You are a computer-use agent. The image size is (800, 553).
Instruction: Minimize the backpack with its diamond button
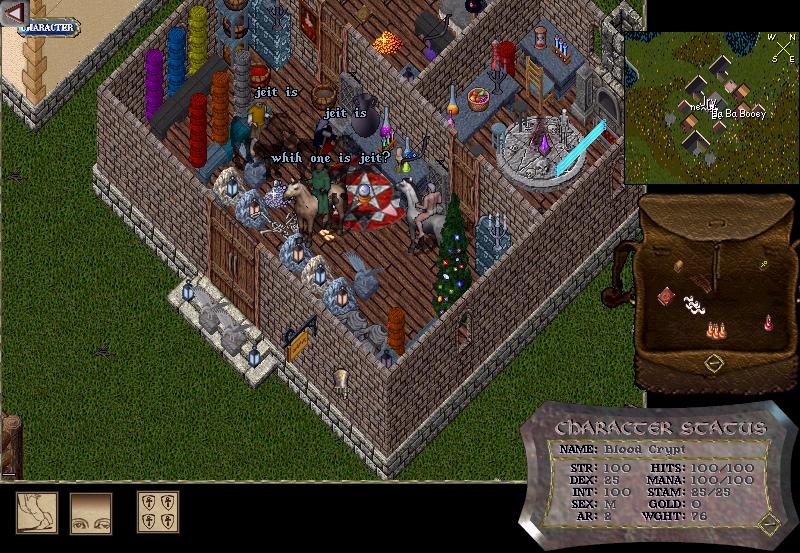713,363
